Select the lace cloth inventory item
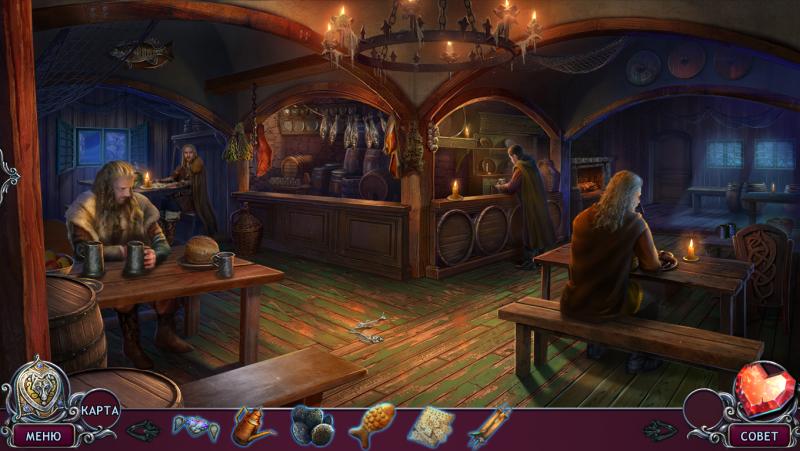Screen dimensions: 800x451 431,426
